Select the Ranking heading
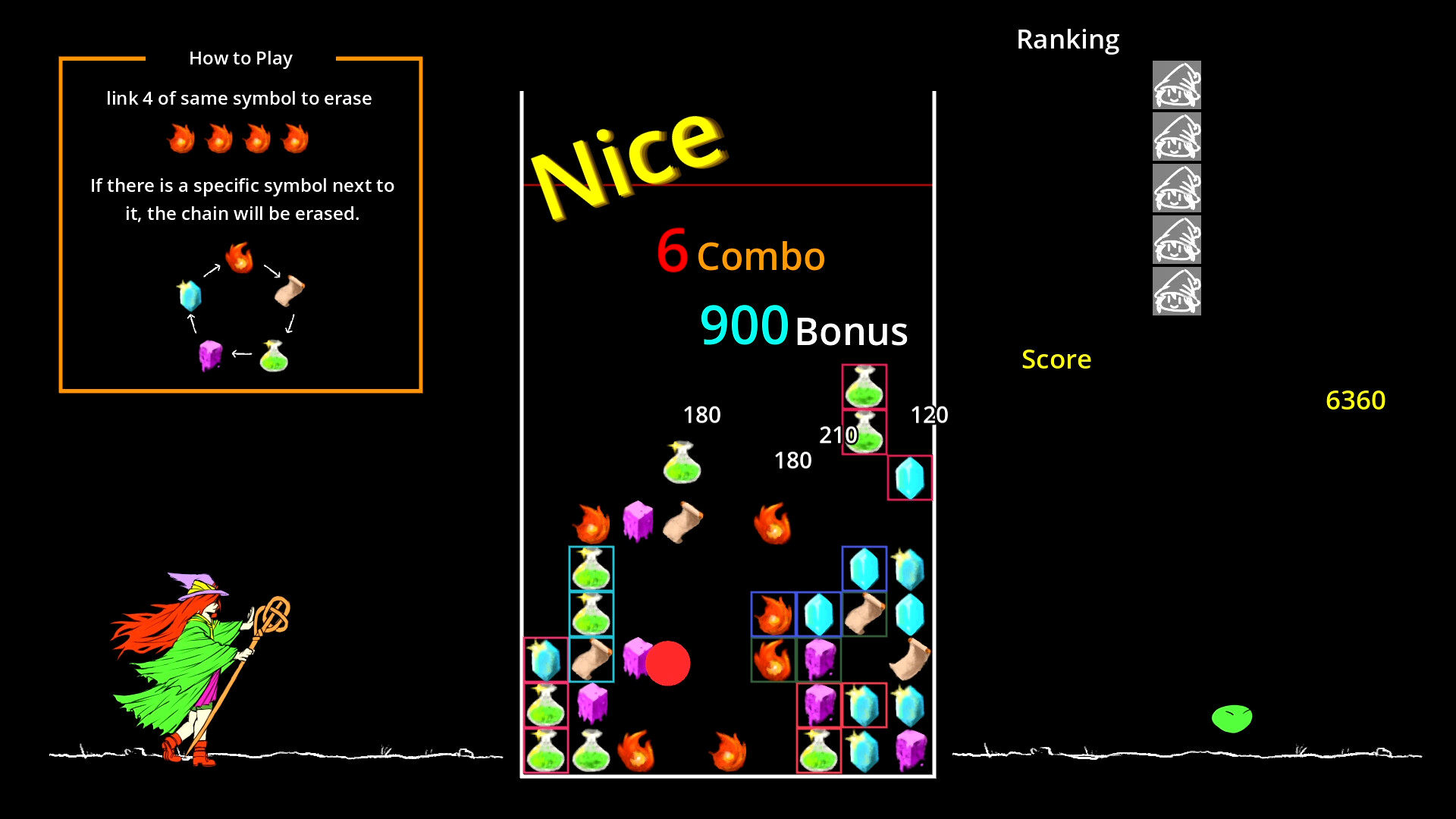 click(1068, 39)
